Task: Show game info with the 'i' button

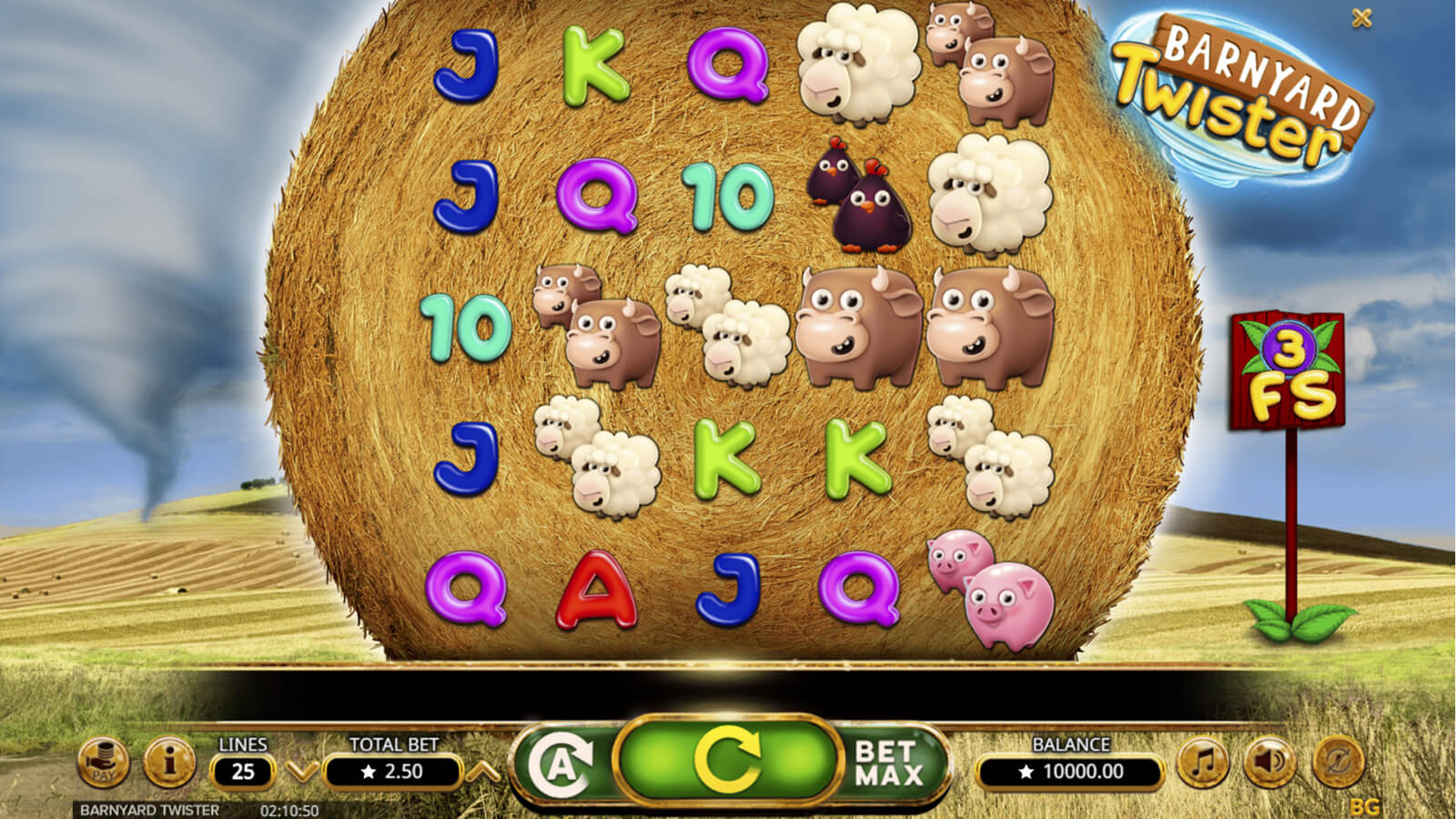Action: [x=169, y=761]
